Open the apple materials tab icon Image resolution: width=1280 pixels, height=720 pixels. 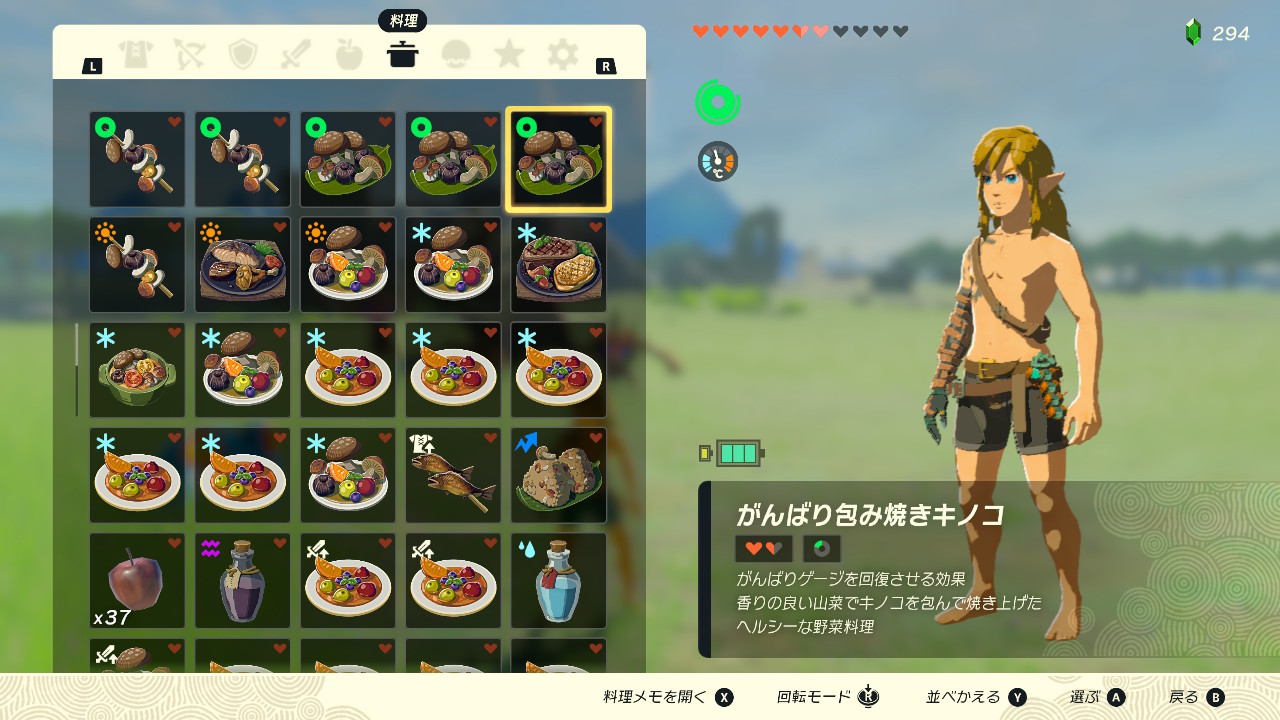click(349, 55)
